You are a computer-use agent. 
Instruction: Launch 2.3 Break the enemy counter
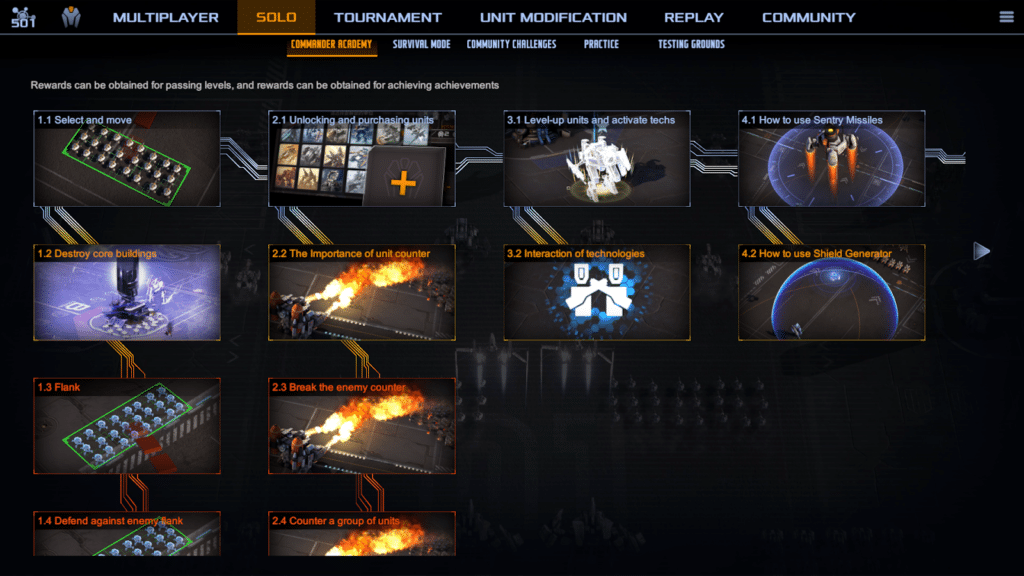[x=362, y=426]
